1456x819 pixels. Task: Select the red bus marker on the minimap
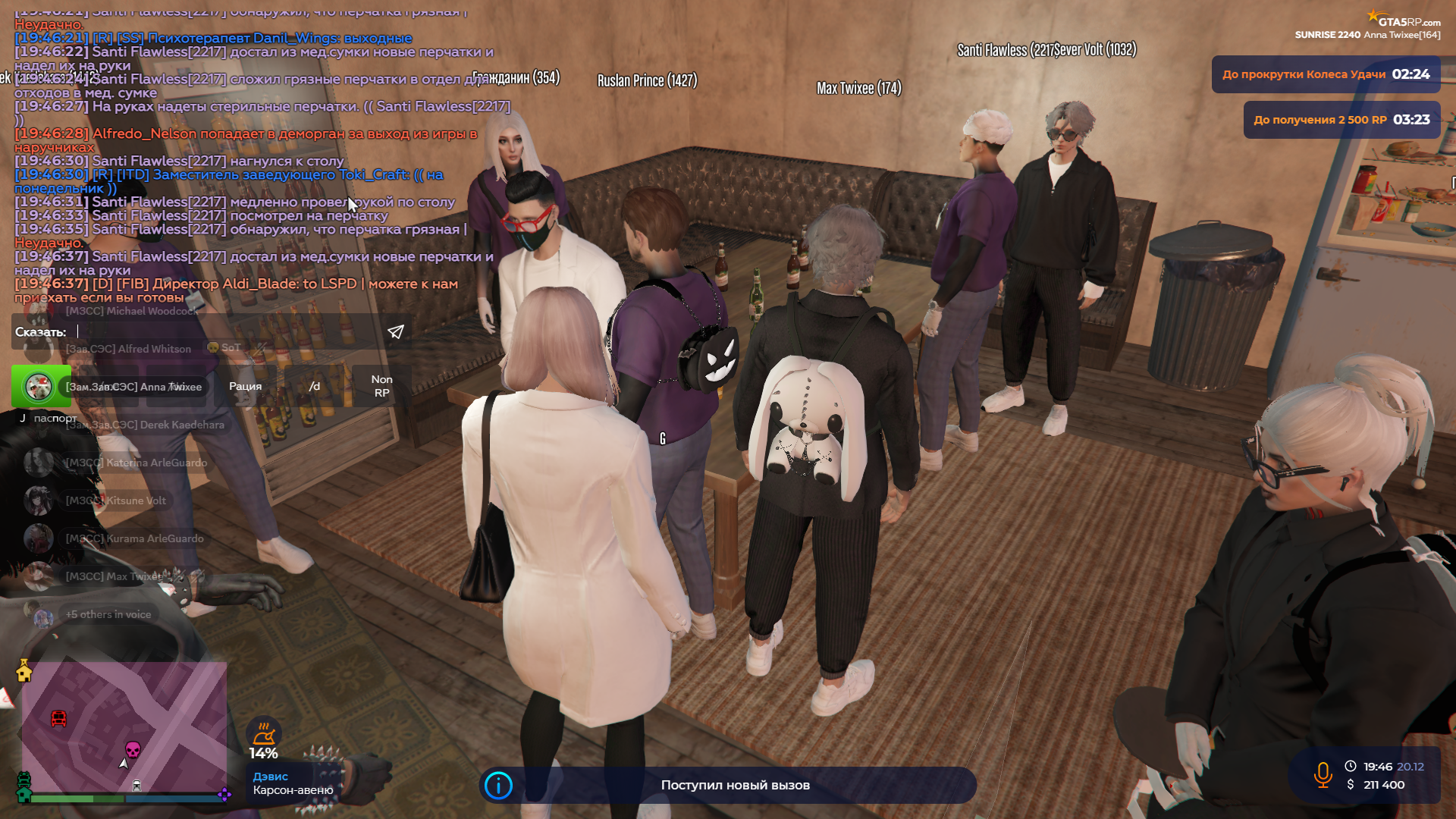[58, 718]
